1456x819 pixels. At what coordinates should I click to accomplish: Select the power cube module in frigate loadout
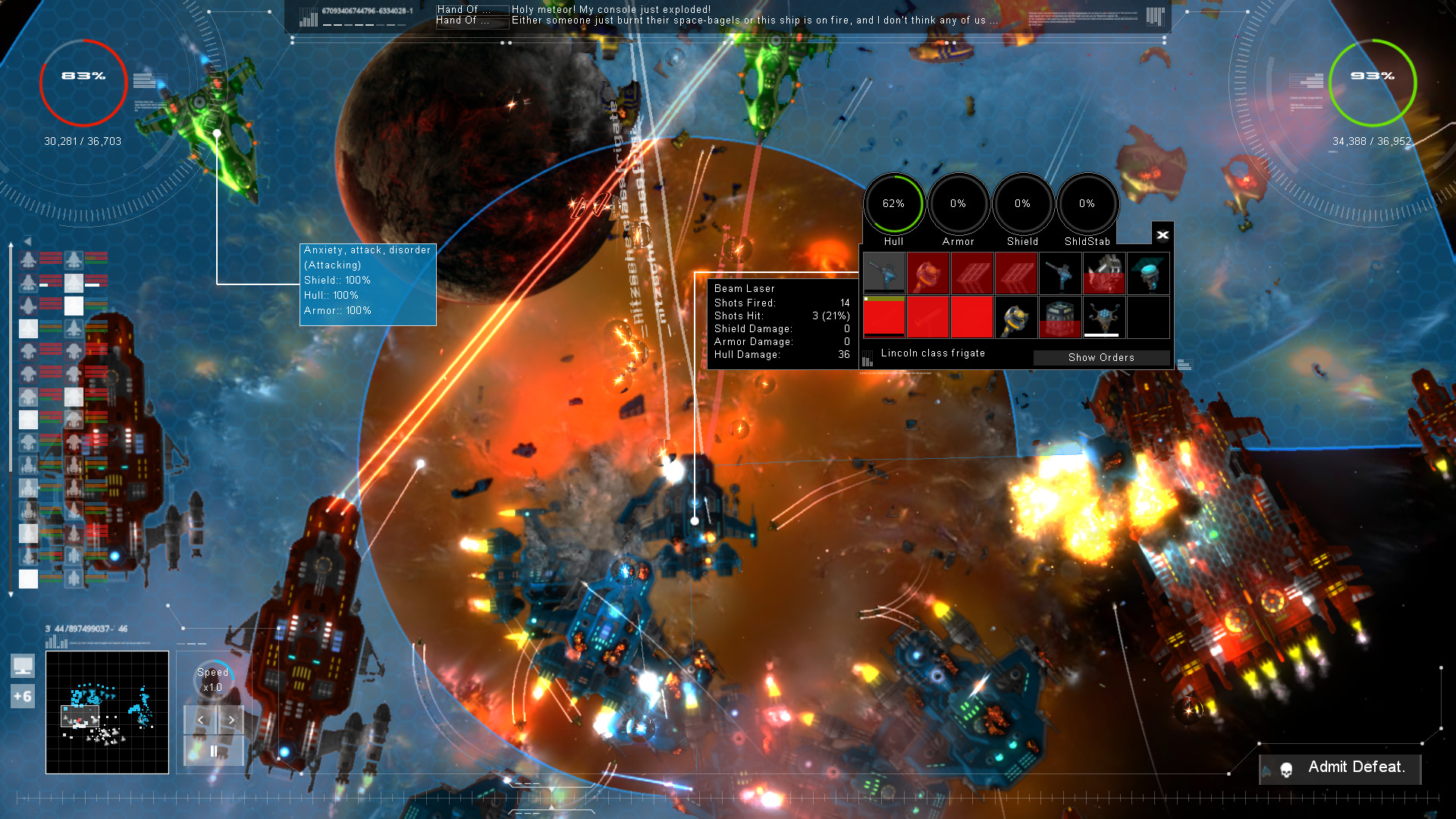[x=1059, y=318]
